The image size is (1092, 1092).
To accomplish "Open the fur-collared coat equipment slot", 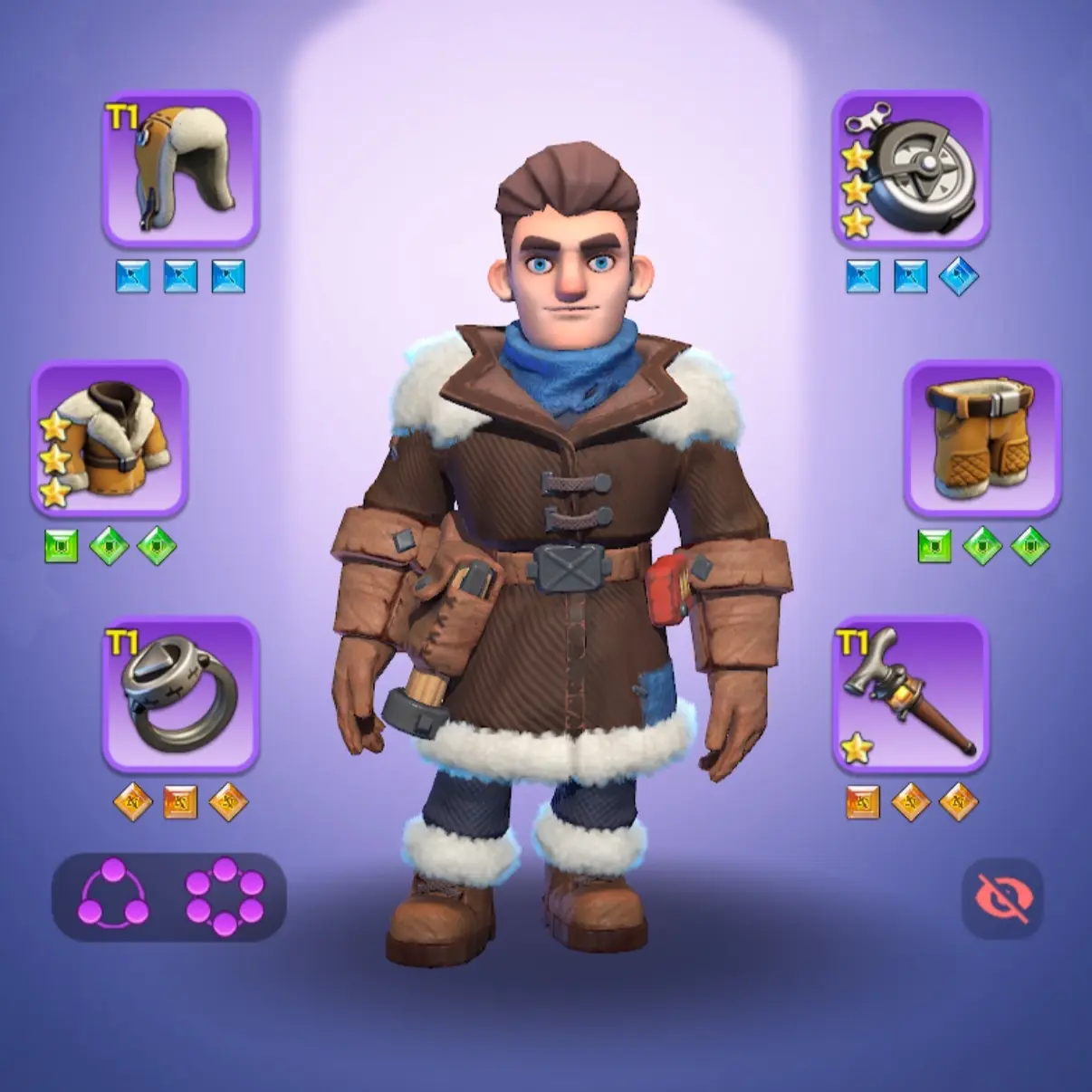I will pyautogui.click(x=110, y=438).
